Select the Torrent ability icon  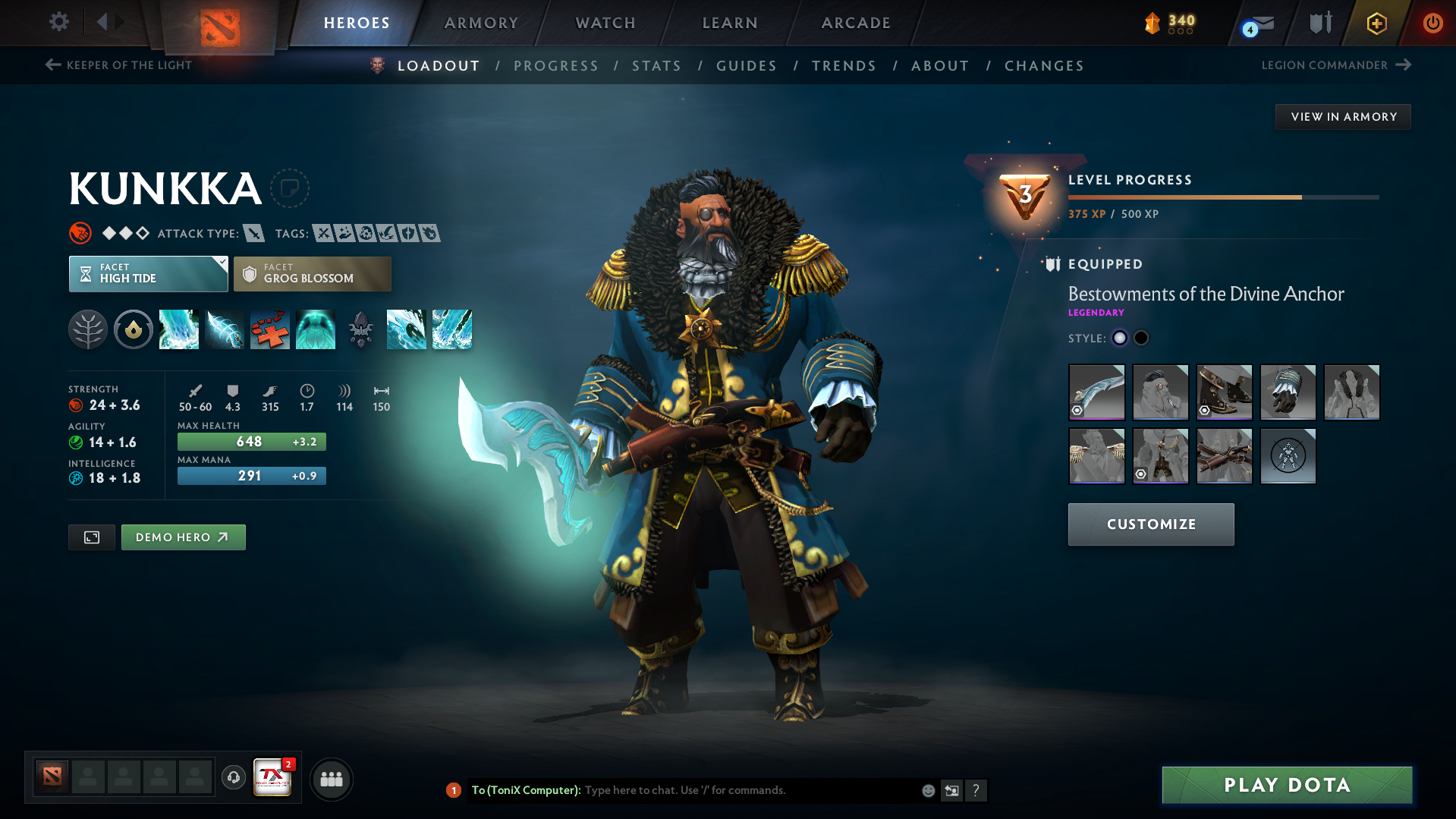[179, 329]
